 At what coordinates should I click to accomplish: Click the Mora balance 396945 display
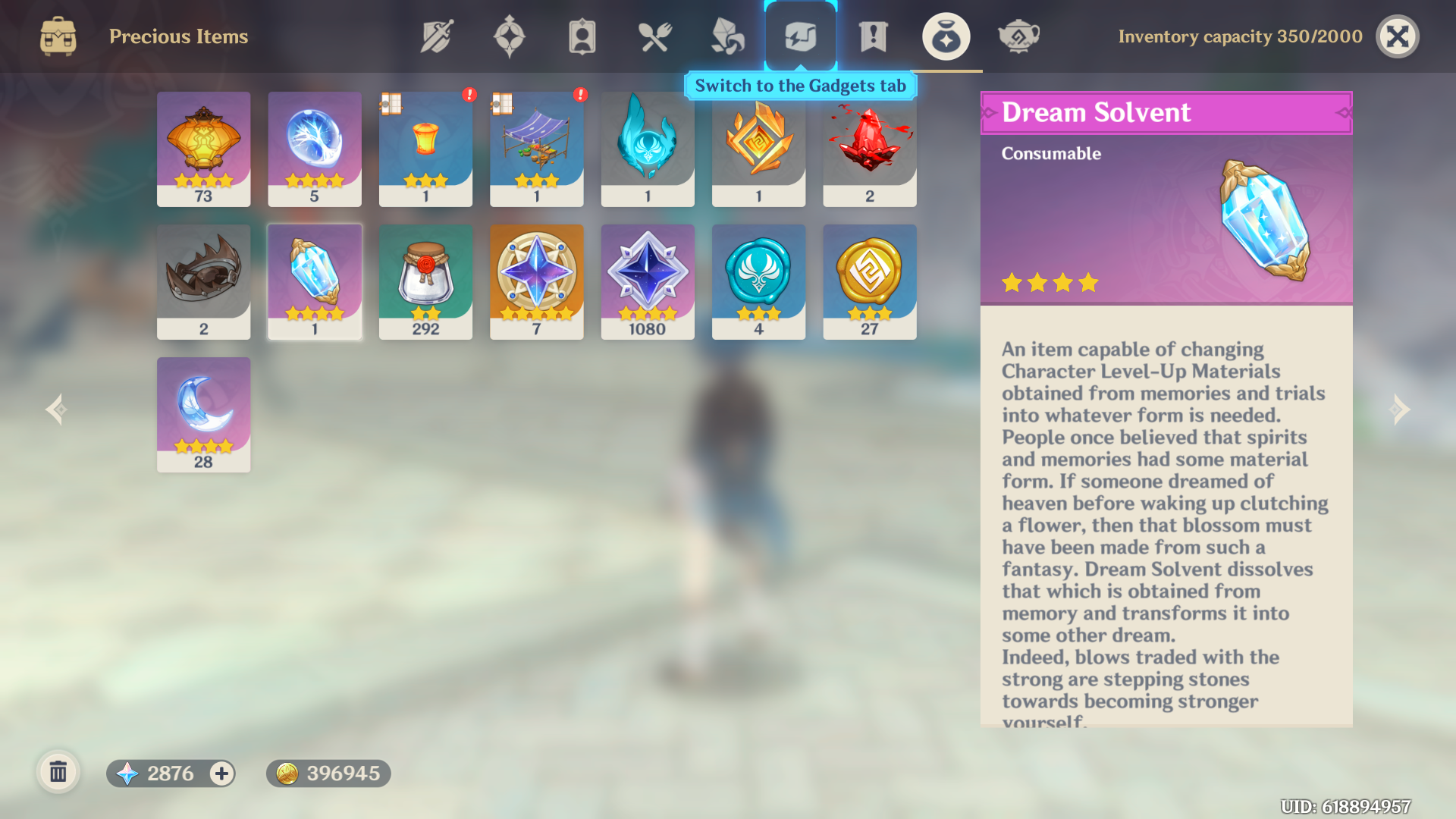(328, 773)
